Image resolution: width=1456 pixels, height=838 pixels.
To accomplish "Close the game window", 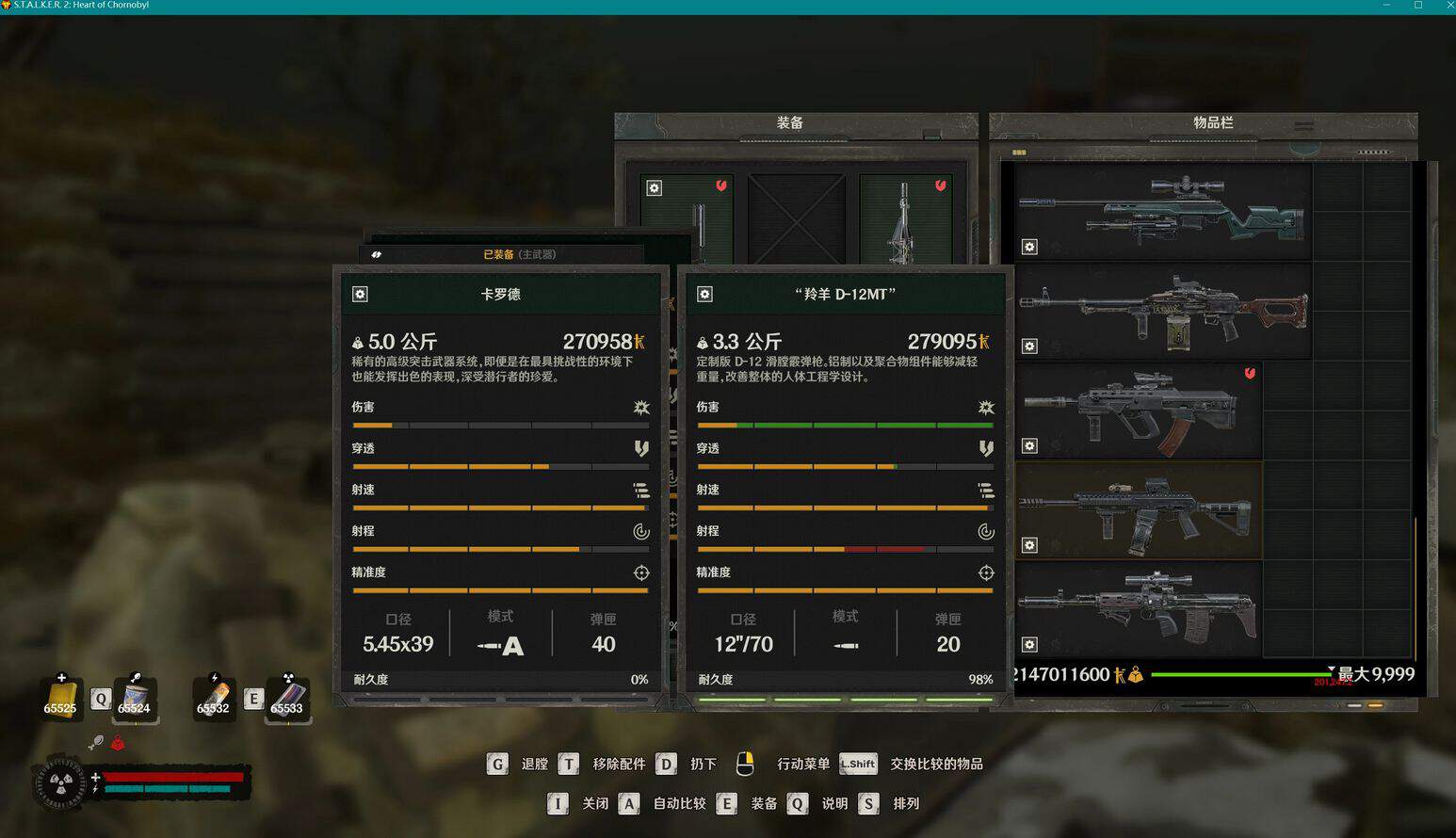I will pyautogui.click(x=1449, y=6).
